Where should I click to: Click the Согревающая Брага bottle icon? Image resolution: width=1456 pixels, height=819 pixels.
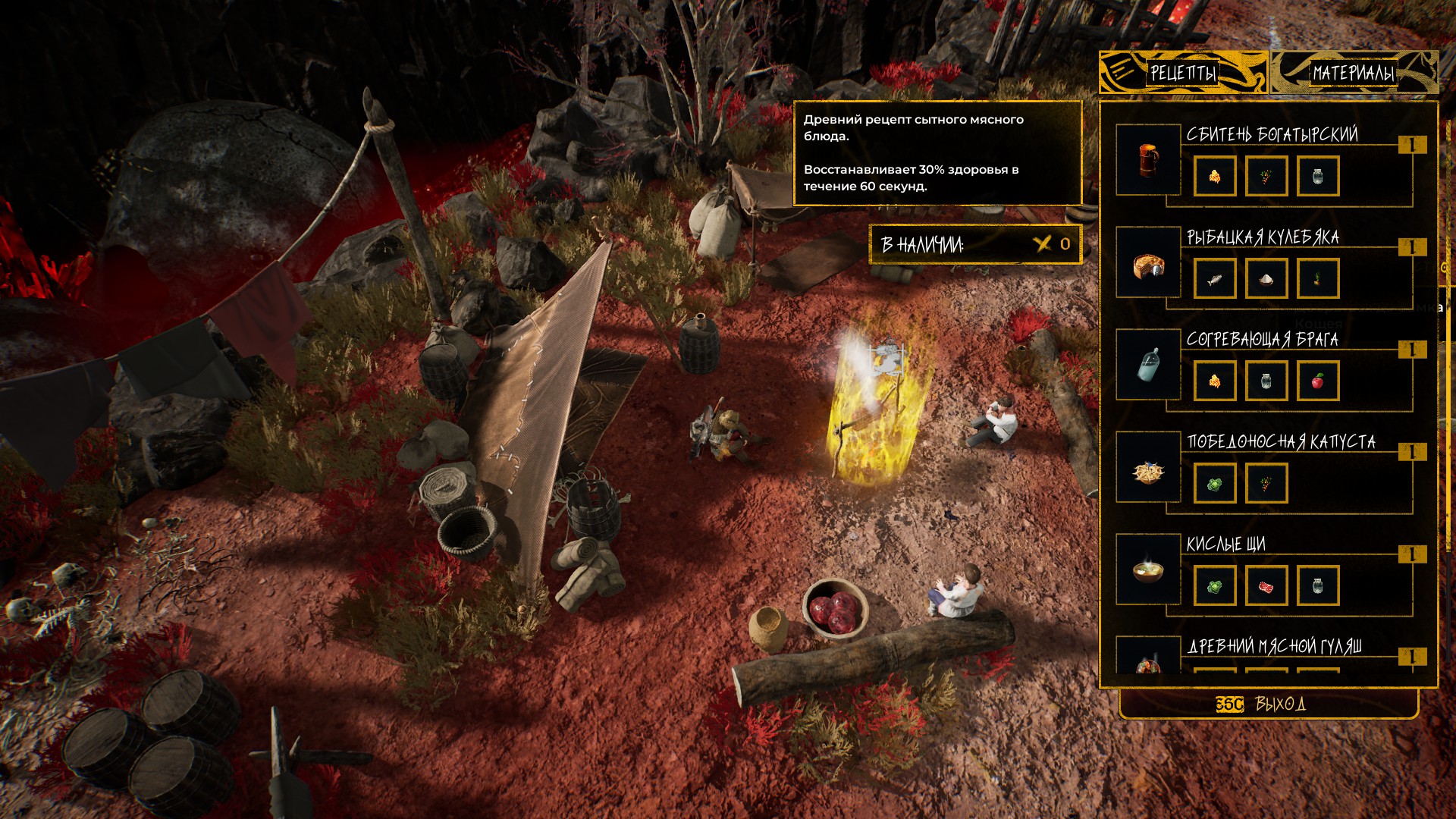[x=1148, y=365]
